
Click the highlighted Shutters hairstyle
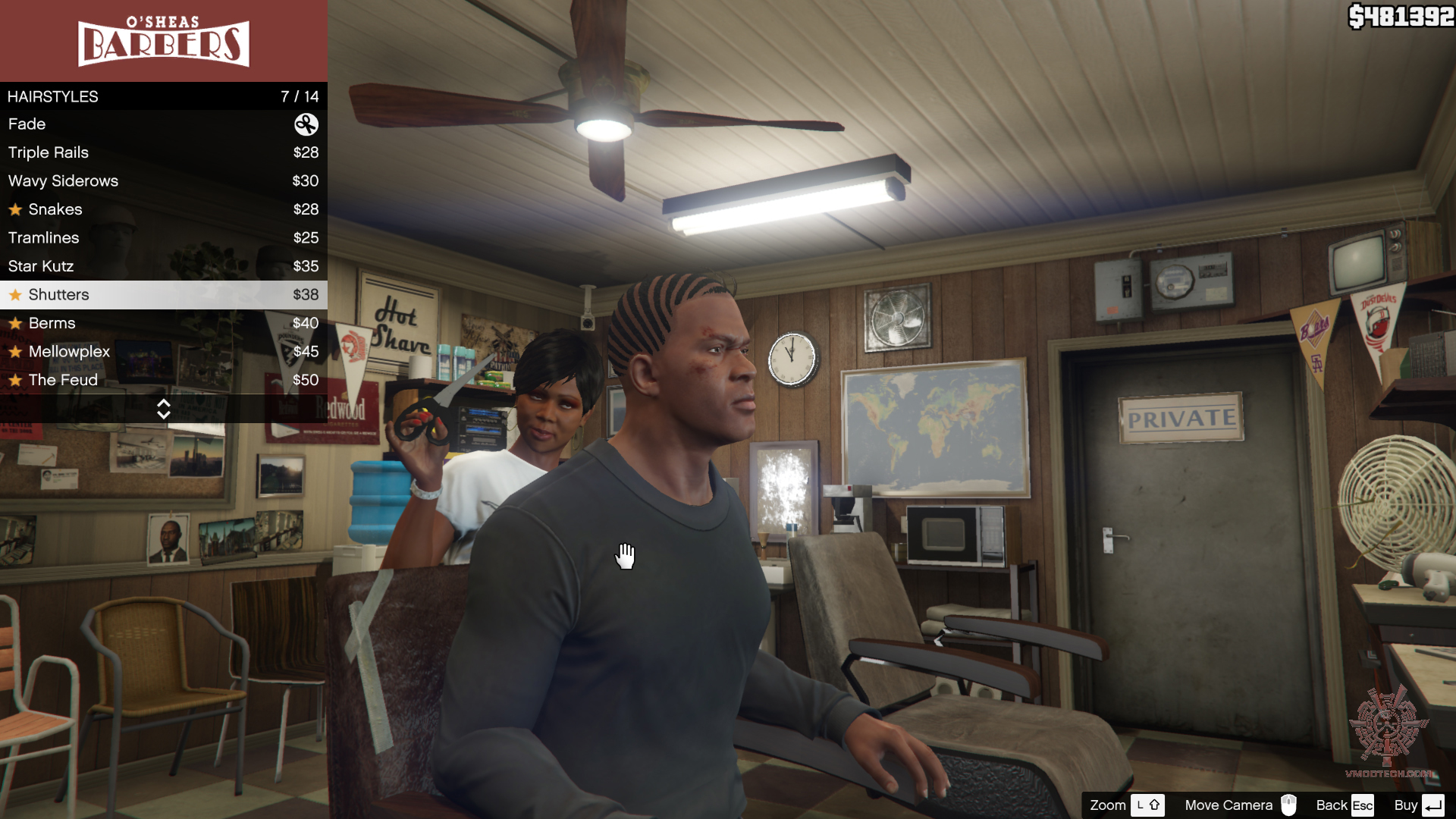[x=163, y=295]
